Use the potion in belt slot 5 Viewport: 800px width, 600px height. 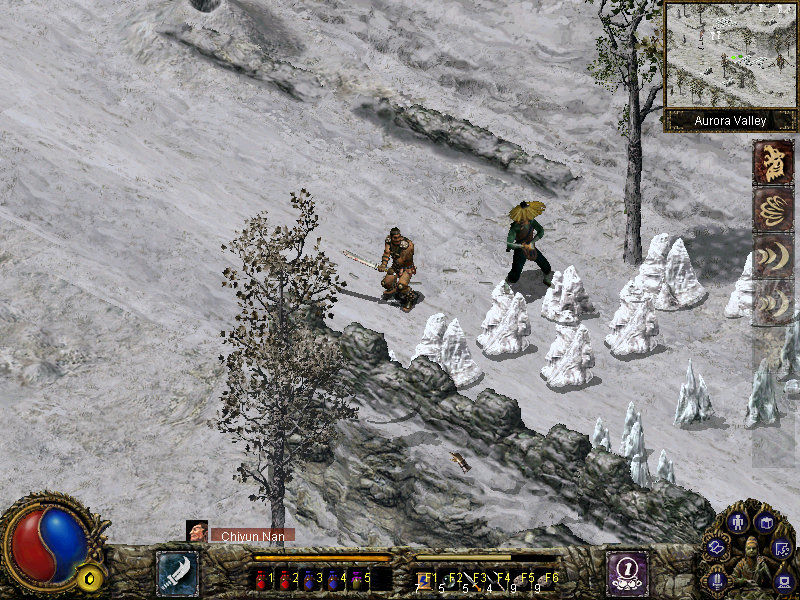click(359, 578)
